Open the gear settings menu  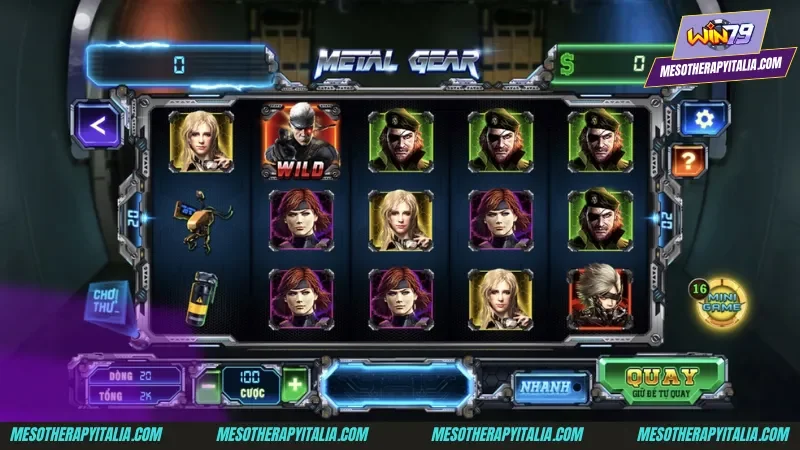(704, 120)
